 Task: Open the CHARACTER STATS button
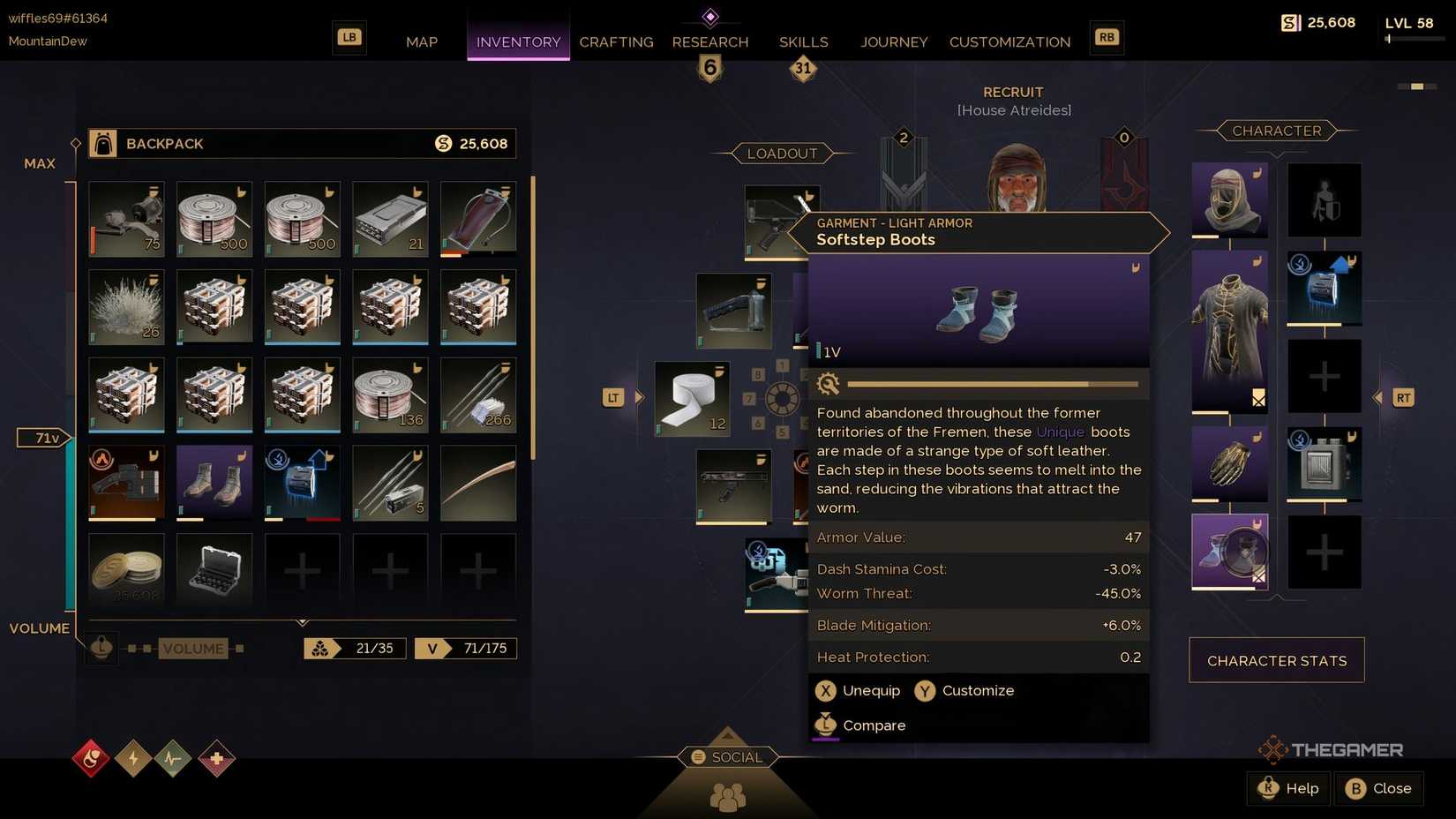[x=1276, y=660]
